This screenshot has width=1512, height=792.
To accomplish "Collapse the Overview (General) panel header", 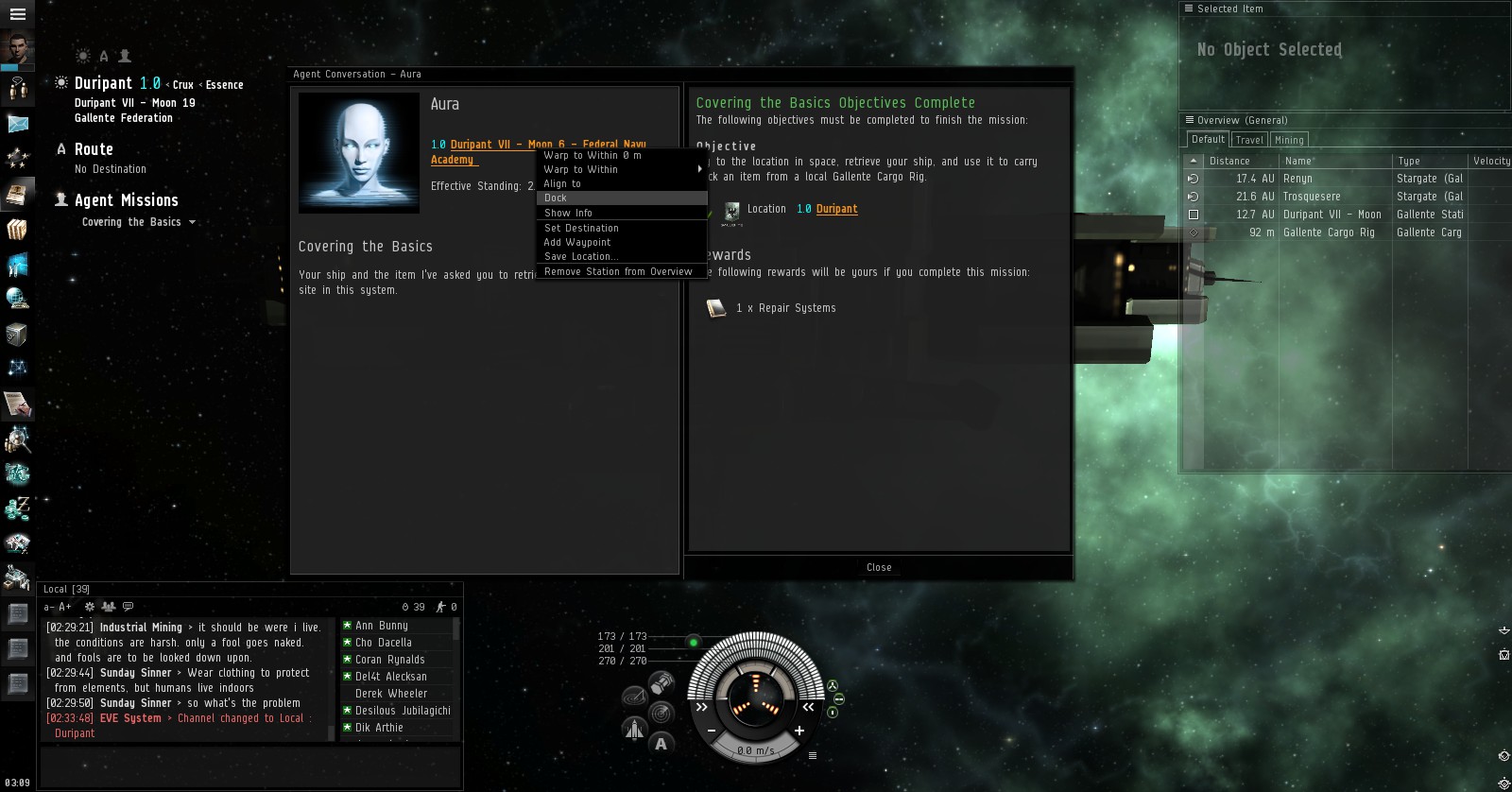I will (x=1188, y=120).
